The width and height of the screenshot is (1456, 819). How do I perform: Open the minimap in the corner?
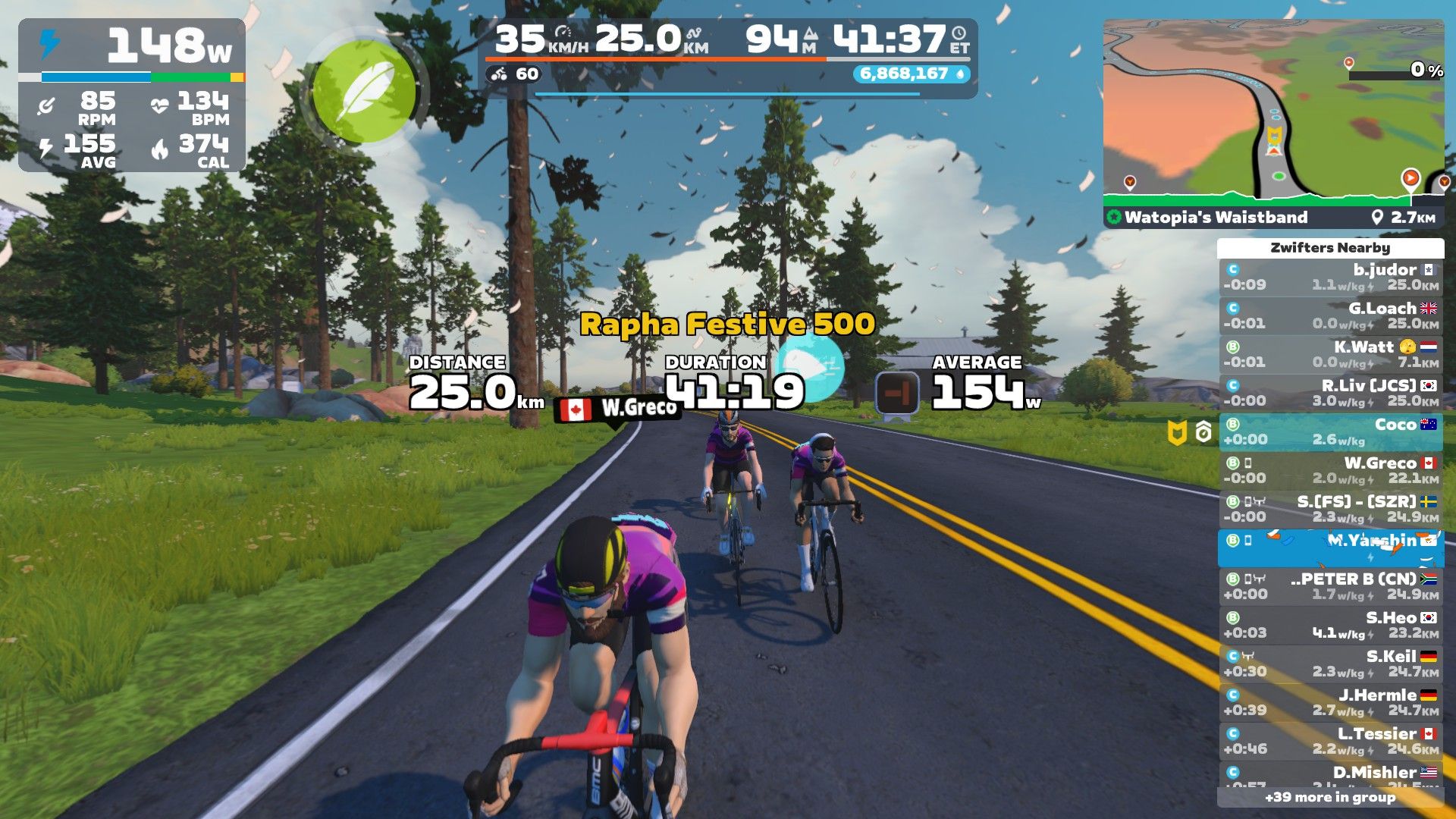1273,114
